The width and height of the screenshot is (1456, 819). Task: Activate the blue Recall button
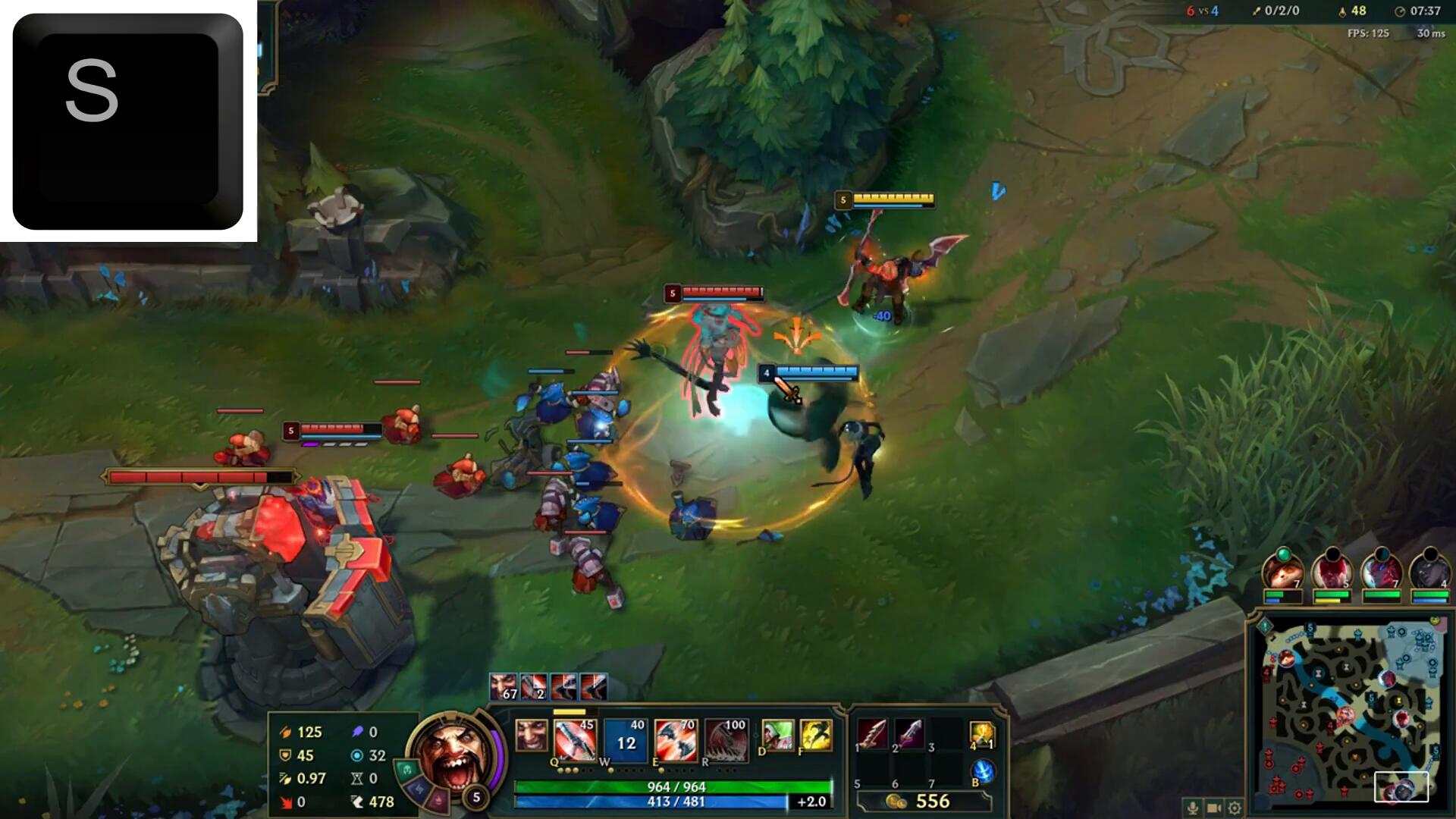tap(983, 771)
